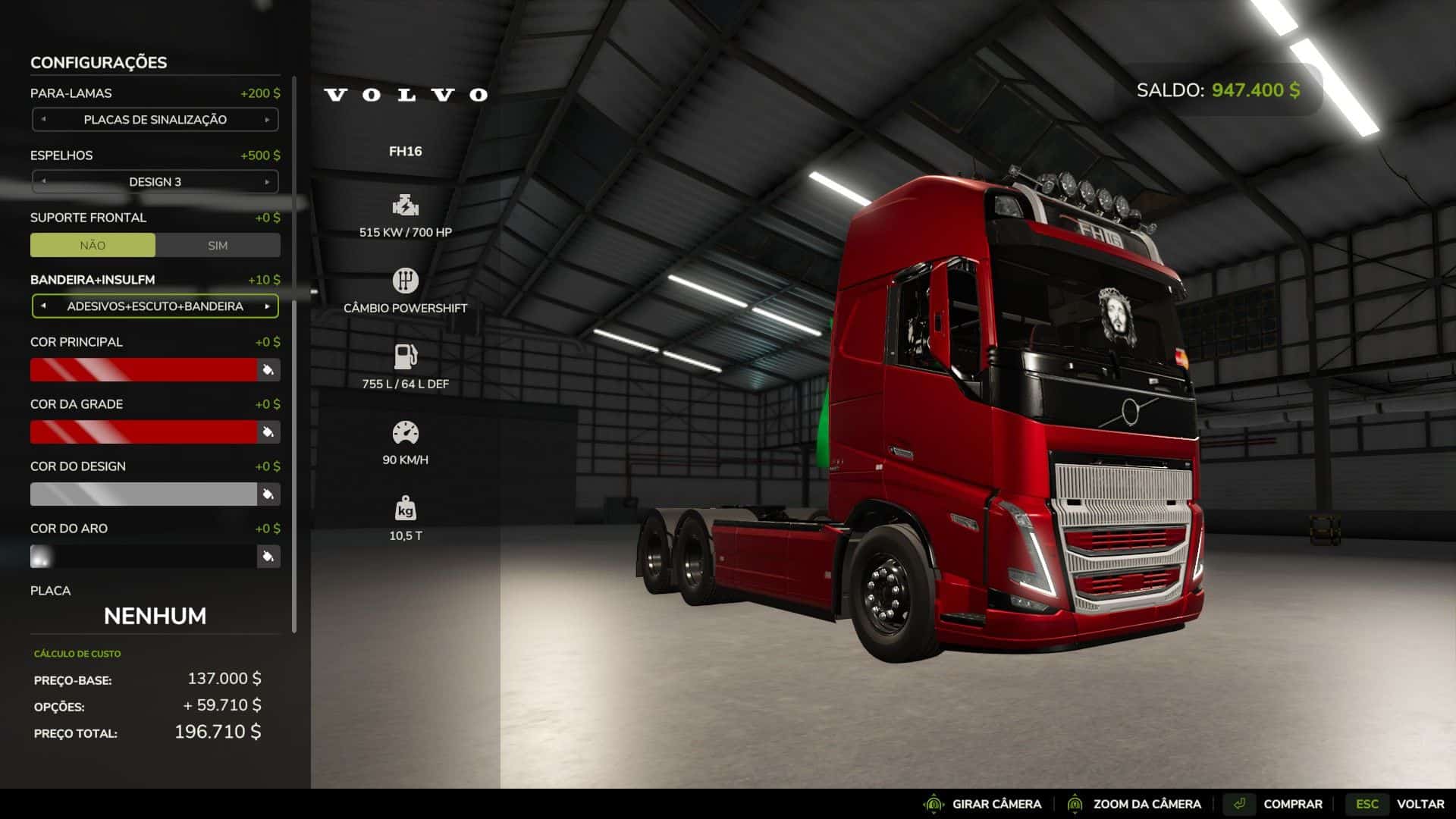The image size is (1456, 819).
Task: Go back to previous Bandeira+Insulfm option
Action: coord(43,306)
